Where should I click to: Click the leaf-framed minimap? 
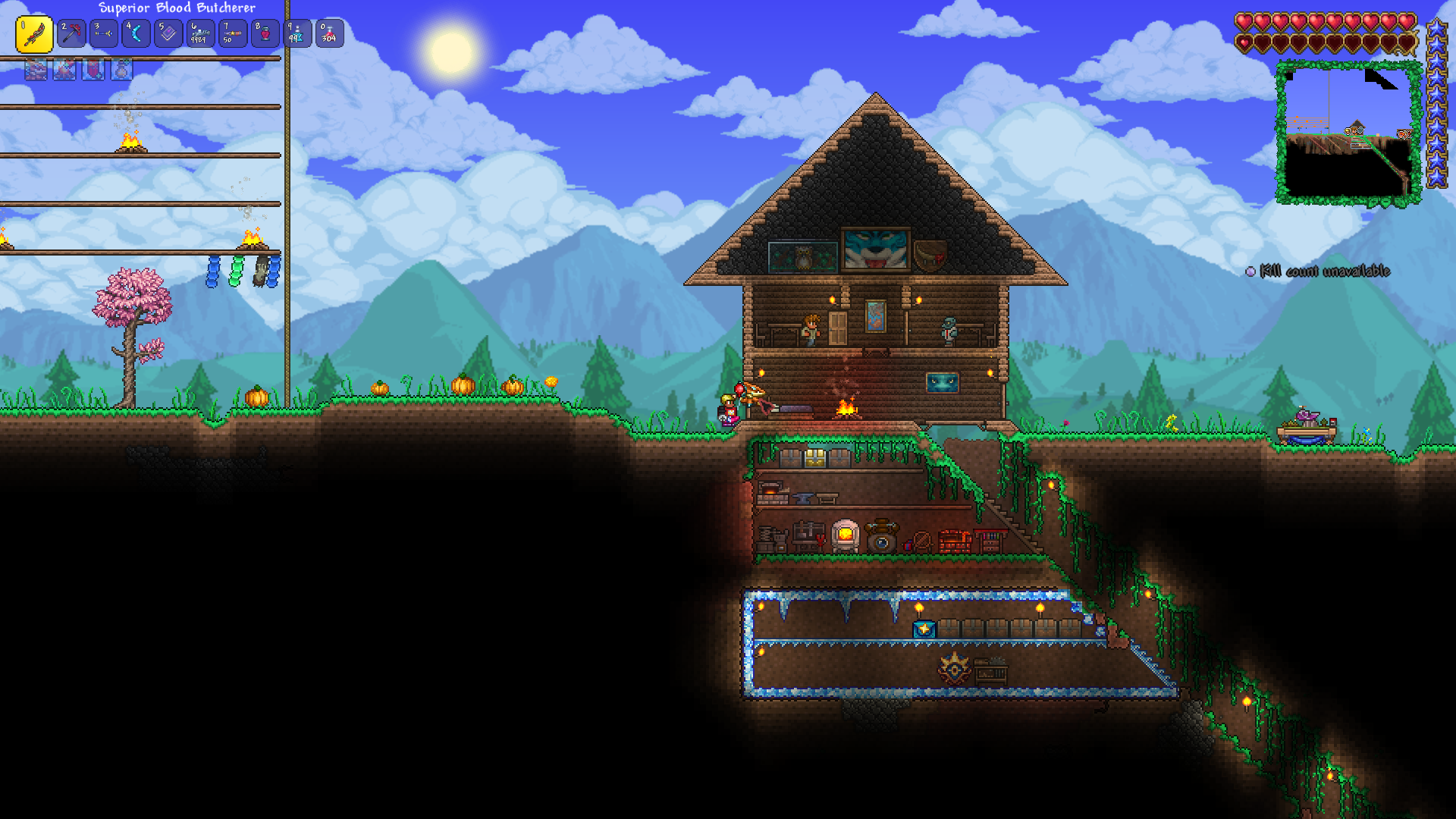(1348, 133)
